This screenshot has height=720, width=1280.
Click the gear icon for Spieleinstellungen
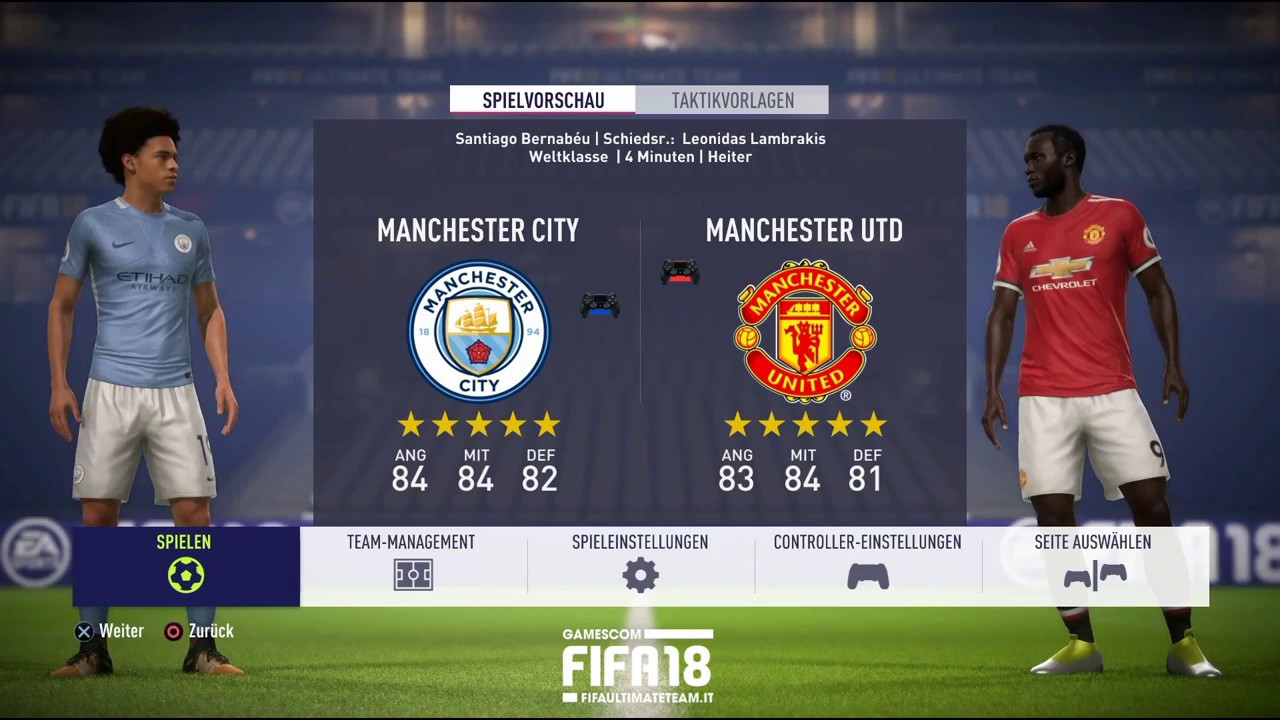click(640, 575)
